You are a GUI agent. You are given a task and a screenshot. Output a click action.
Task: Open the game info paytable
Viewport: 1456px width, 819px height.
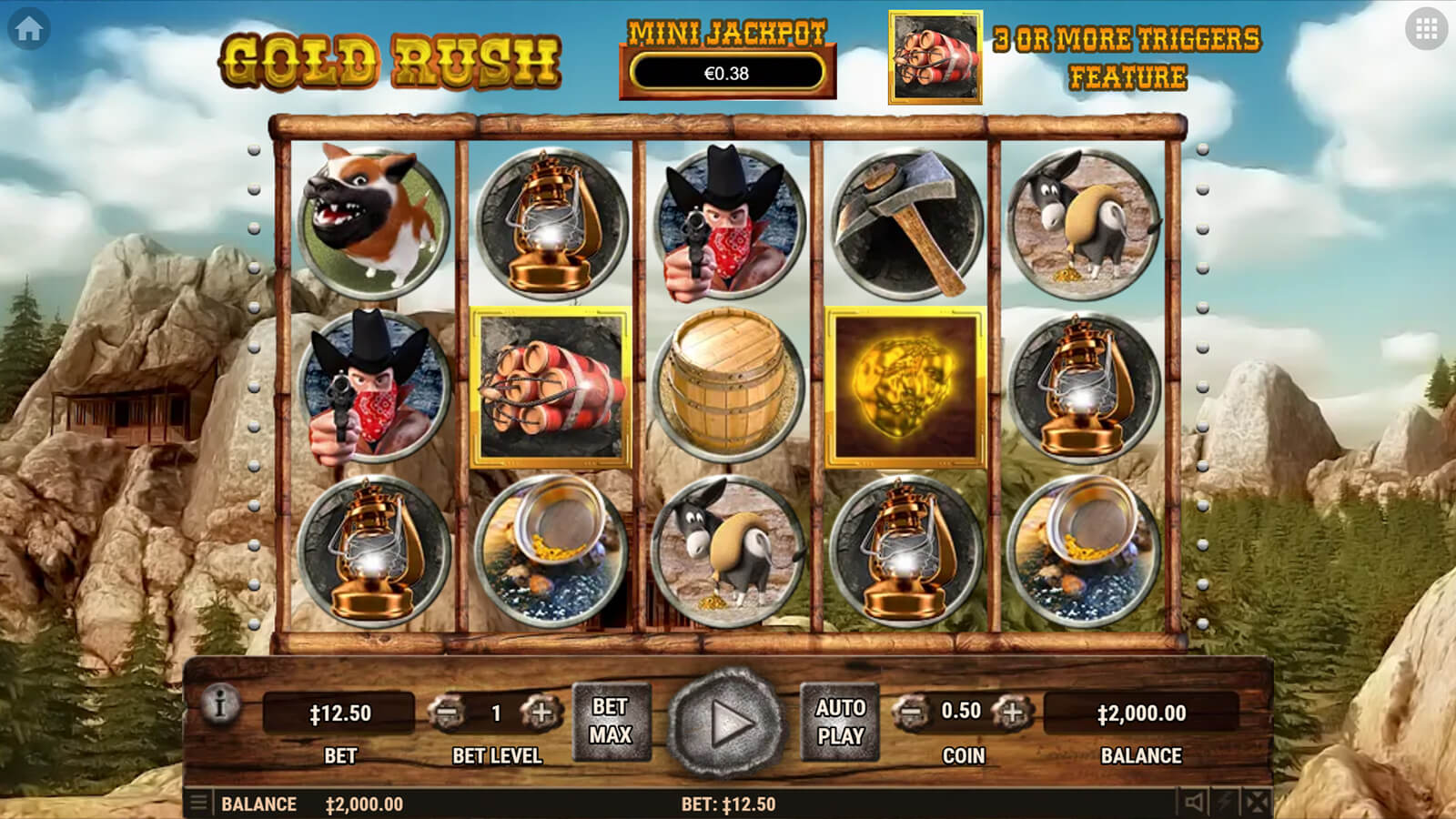[x=220, y=703]
